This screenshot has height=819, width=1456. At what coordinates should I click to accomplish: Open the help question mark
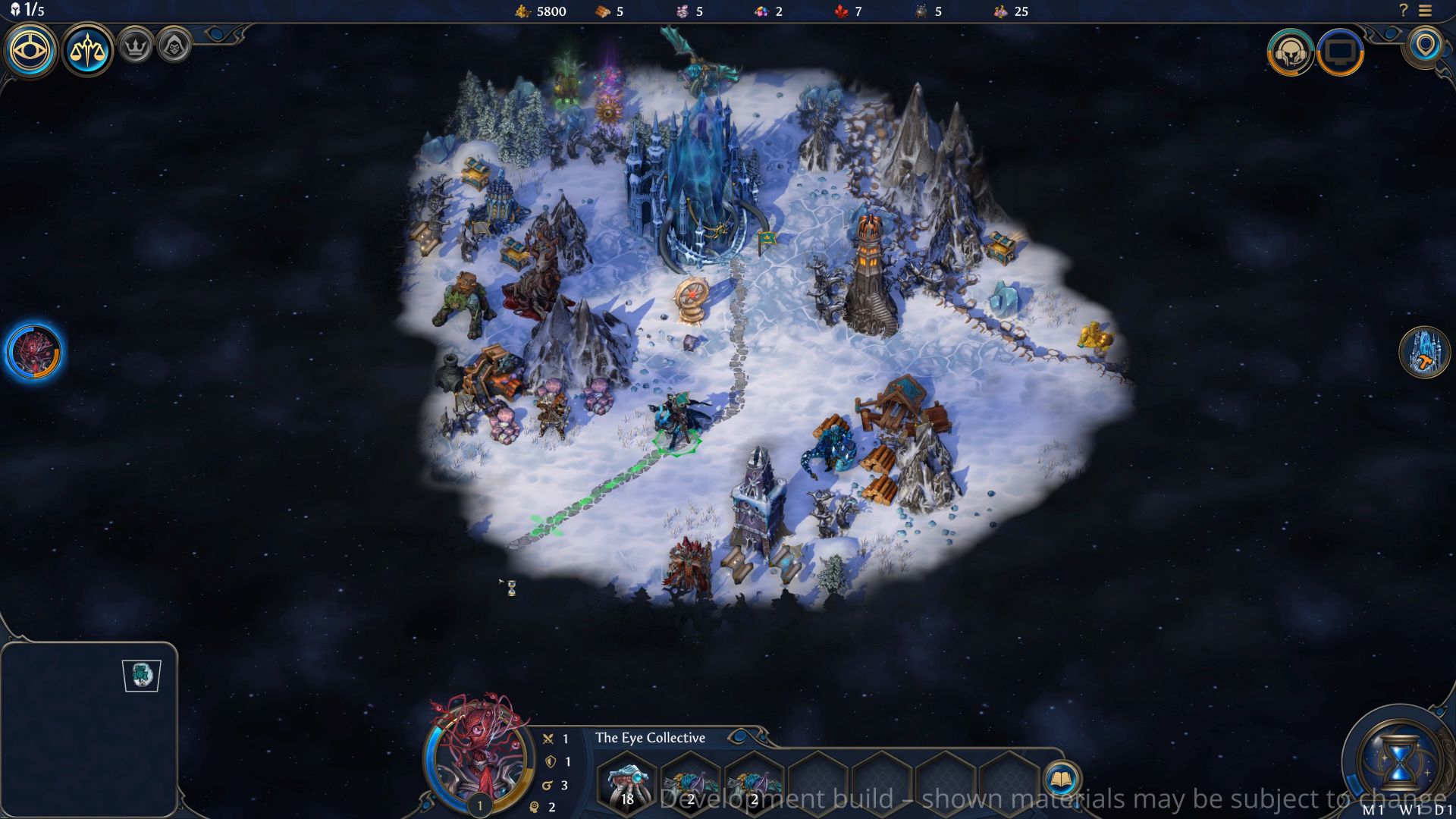pos(1403,11)
